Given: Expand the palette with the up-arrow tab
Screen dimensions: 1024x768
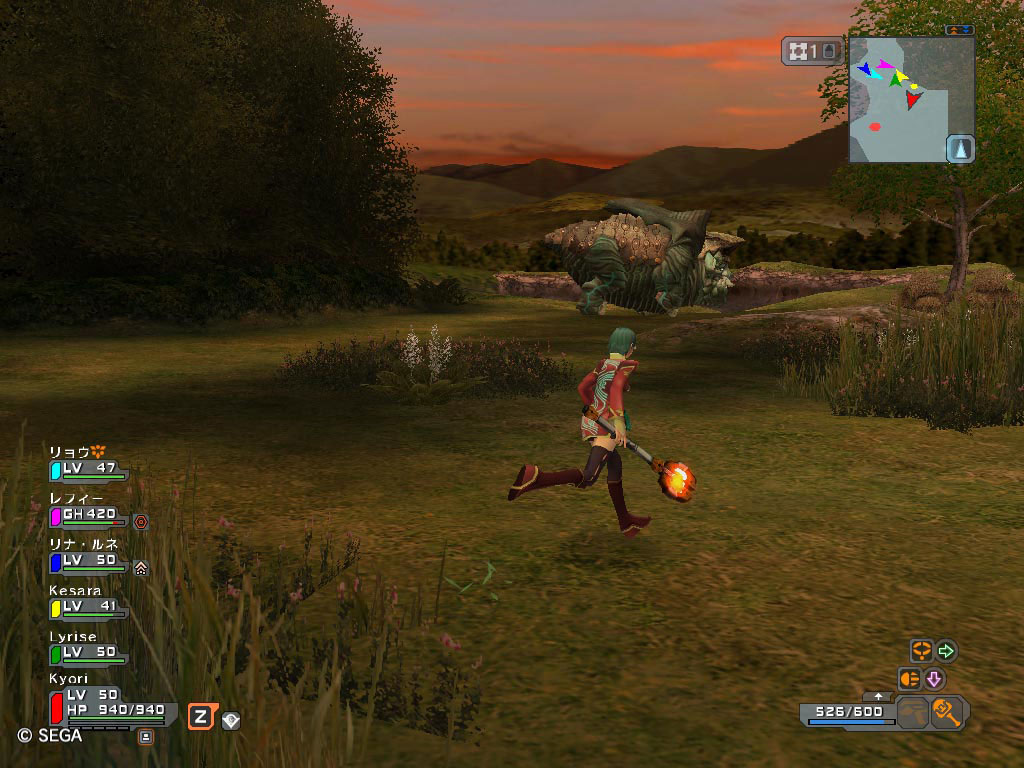Looking at the screenshot, I should (878, 695).
